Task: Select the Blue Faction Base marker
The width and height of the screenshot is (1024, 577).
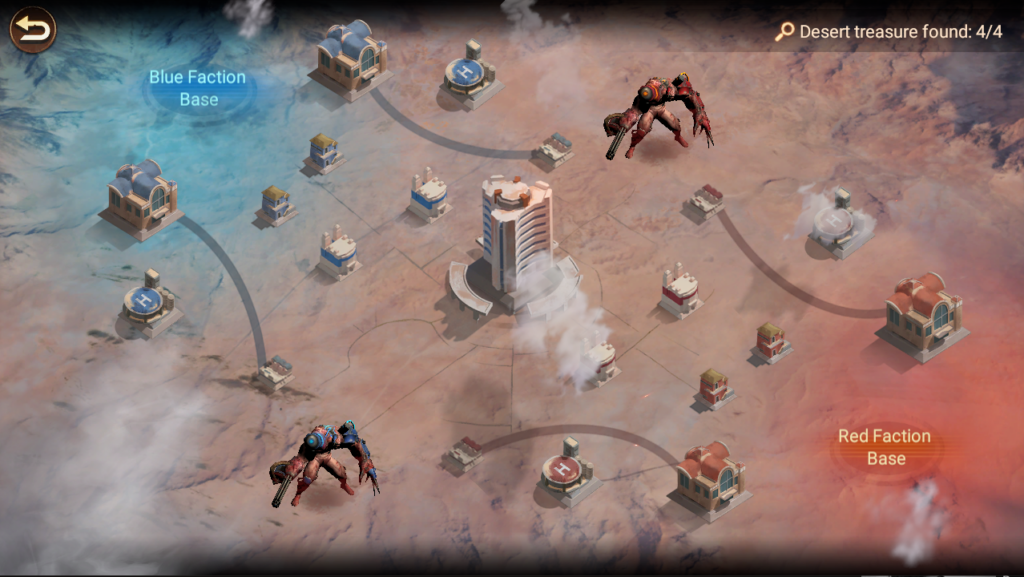Action: [x=198, y=88]
